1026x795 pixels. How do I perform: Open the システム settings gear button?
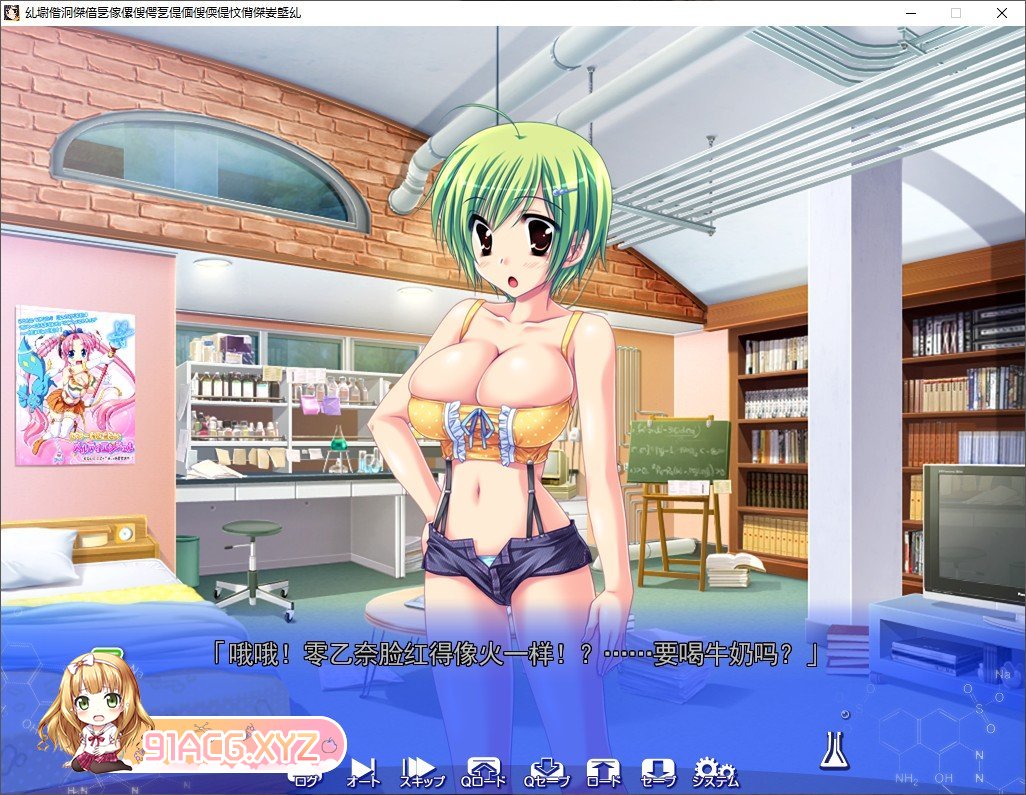(716, 772)
